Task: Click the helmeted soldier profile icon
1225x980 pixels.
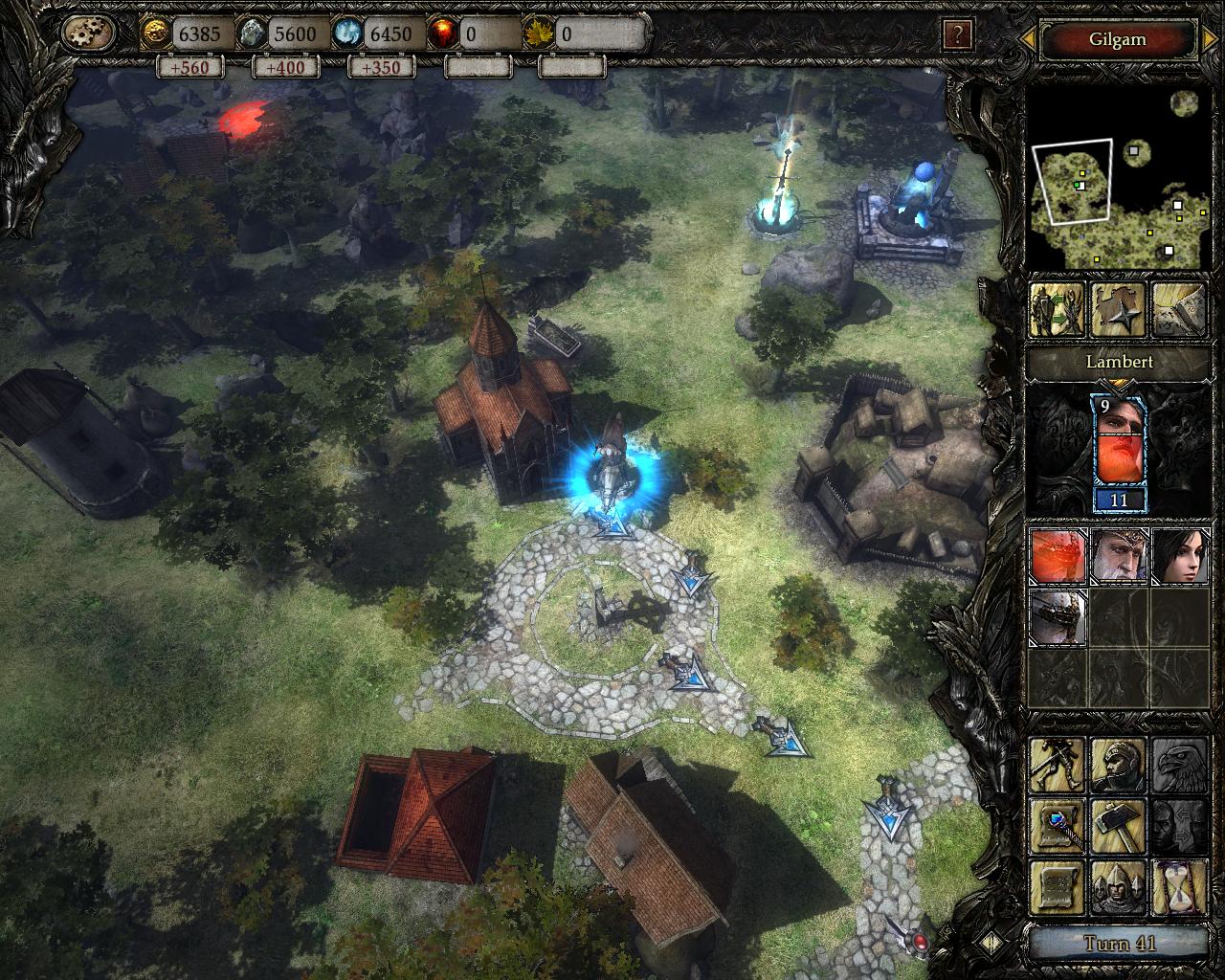Action: (x=1118, y=766)
